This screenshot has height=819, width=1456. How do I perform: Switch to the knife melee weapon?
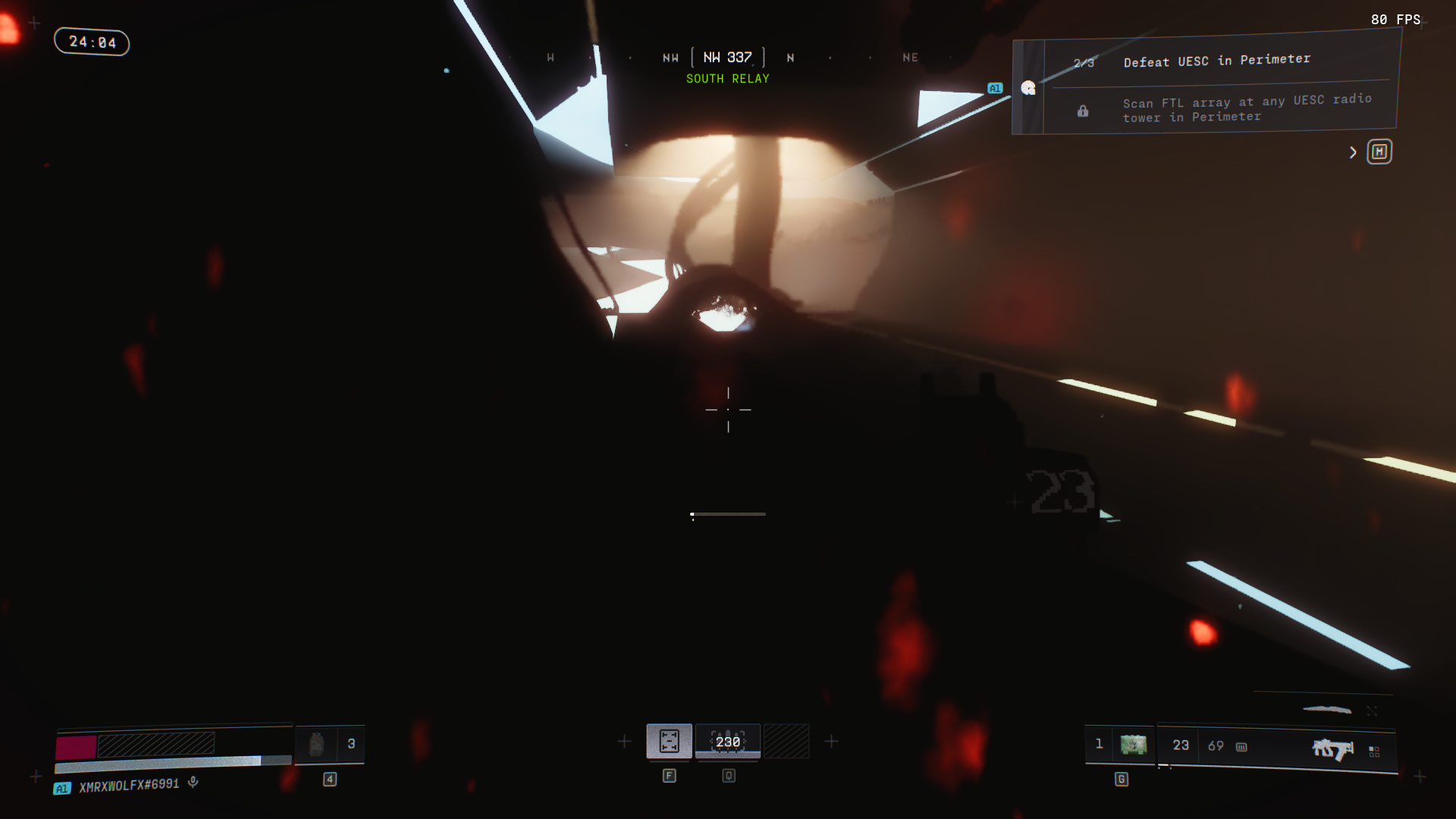[1326, 710]
